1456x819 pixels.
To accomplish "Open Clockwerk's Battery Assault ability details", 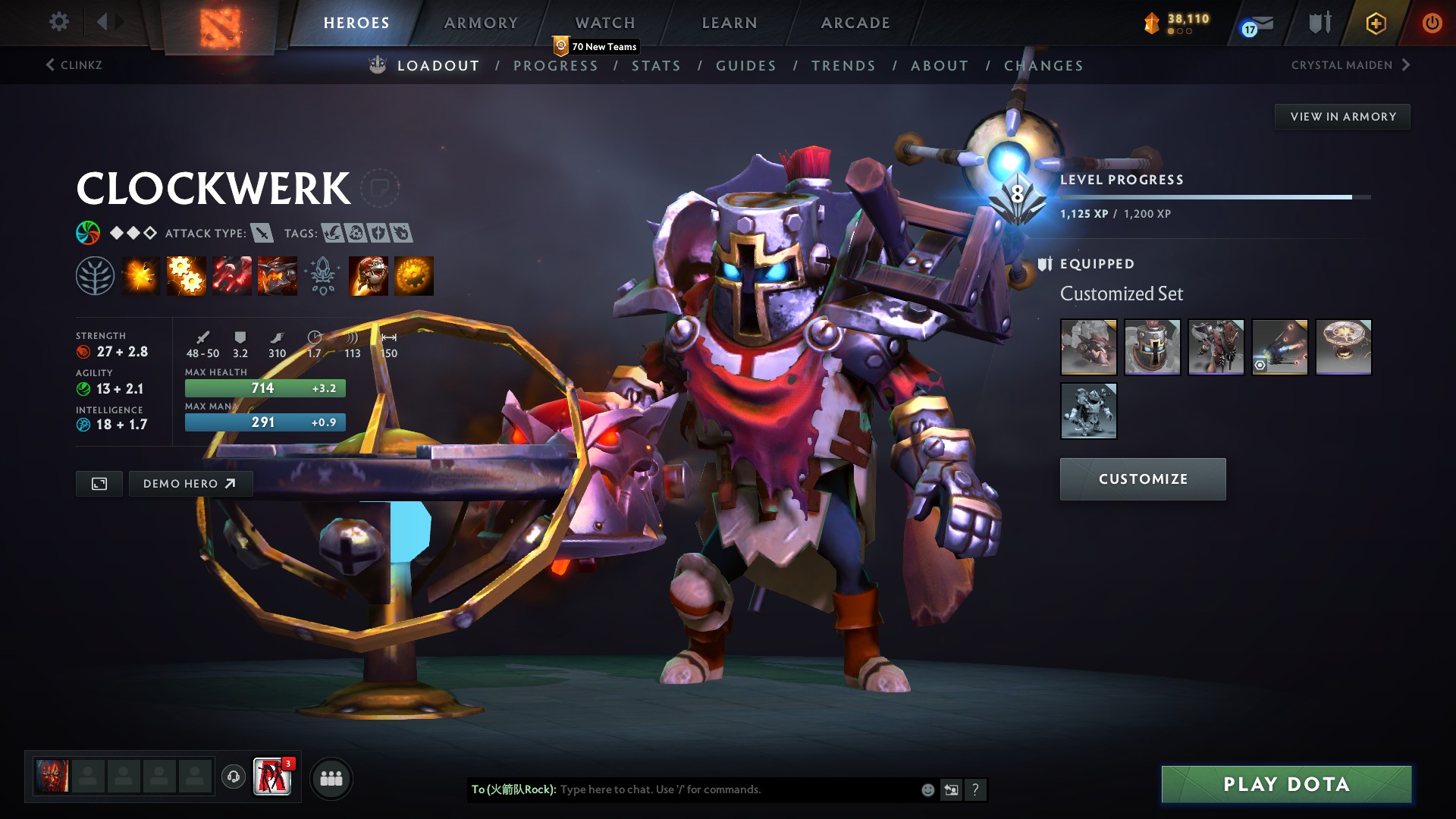I will pyautogui.click(x=142, y=275).
